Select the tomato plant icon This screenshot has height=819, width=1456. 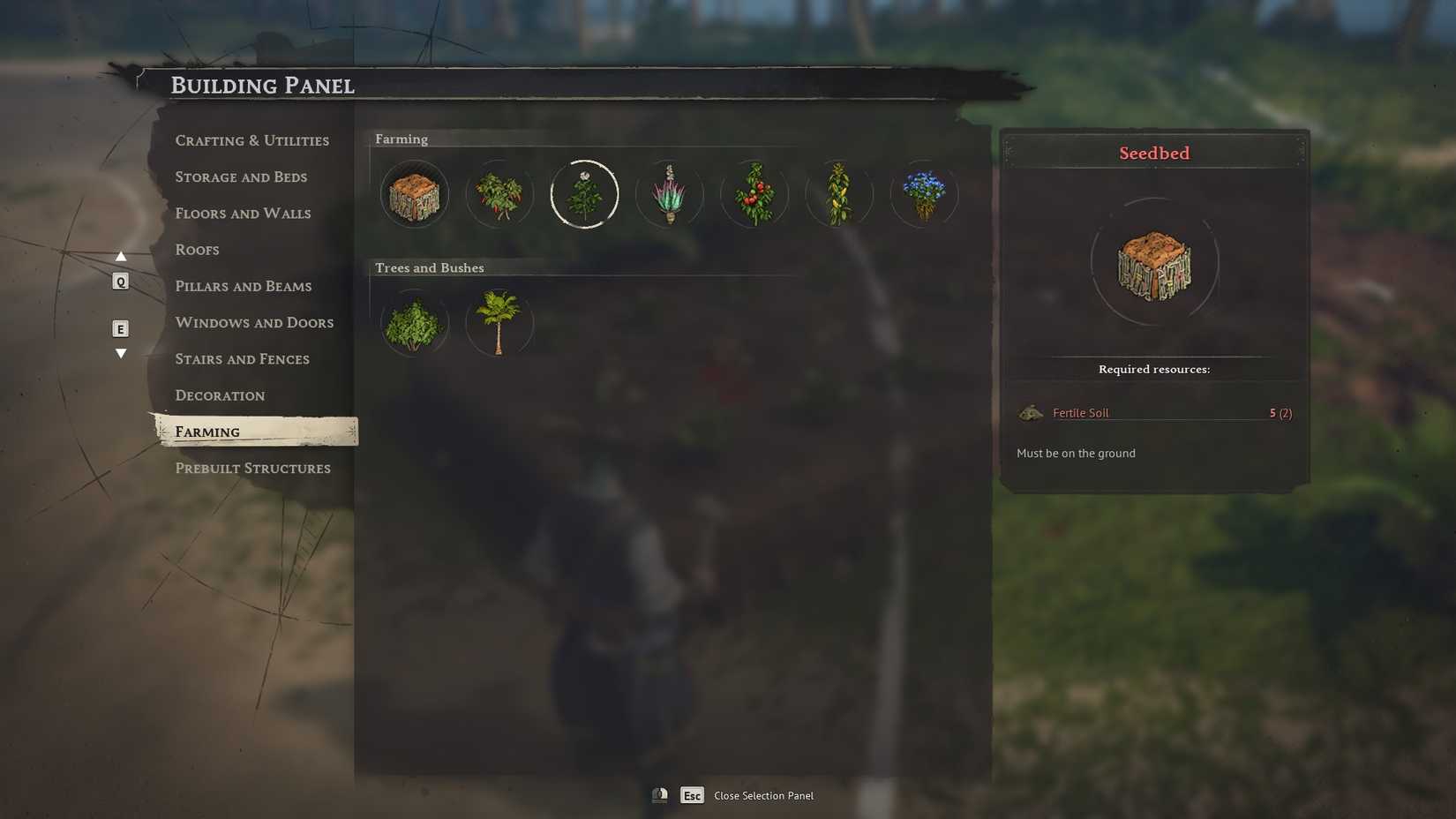click(754, 193)
